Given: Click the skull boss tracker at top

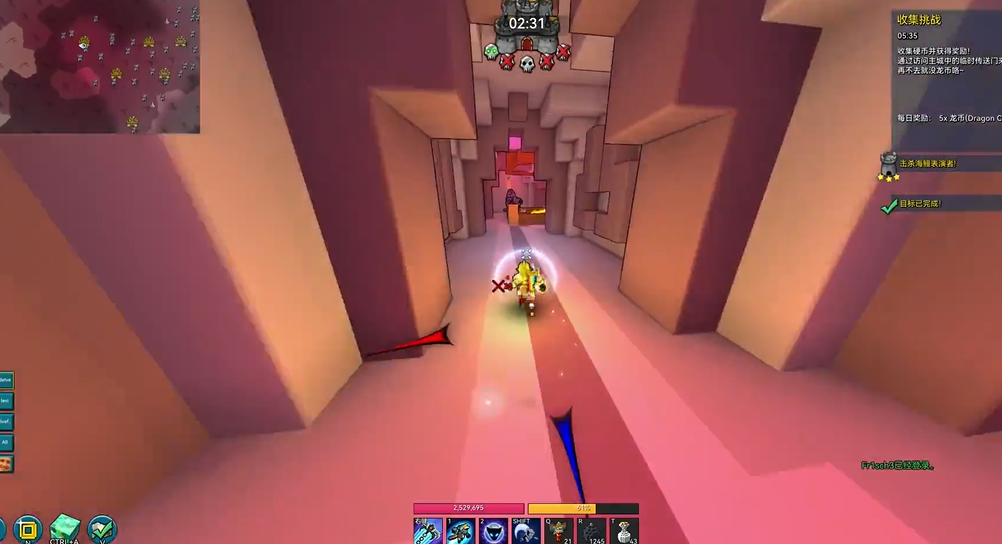Looking at the screenshot, I should 528,63.
